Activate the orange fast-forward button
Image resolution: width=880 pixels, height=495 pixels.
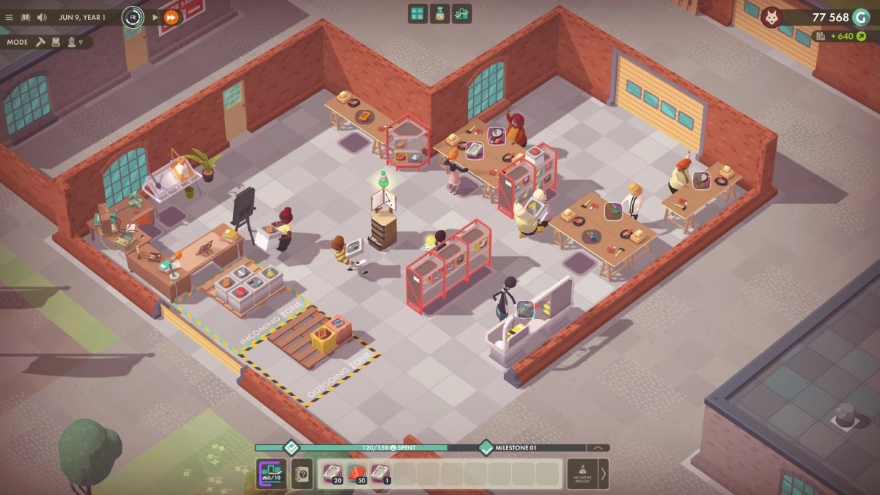[171, 17]
